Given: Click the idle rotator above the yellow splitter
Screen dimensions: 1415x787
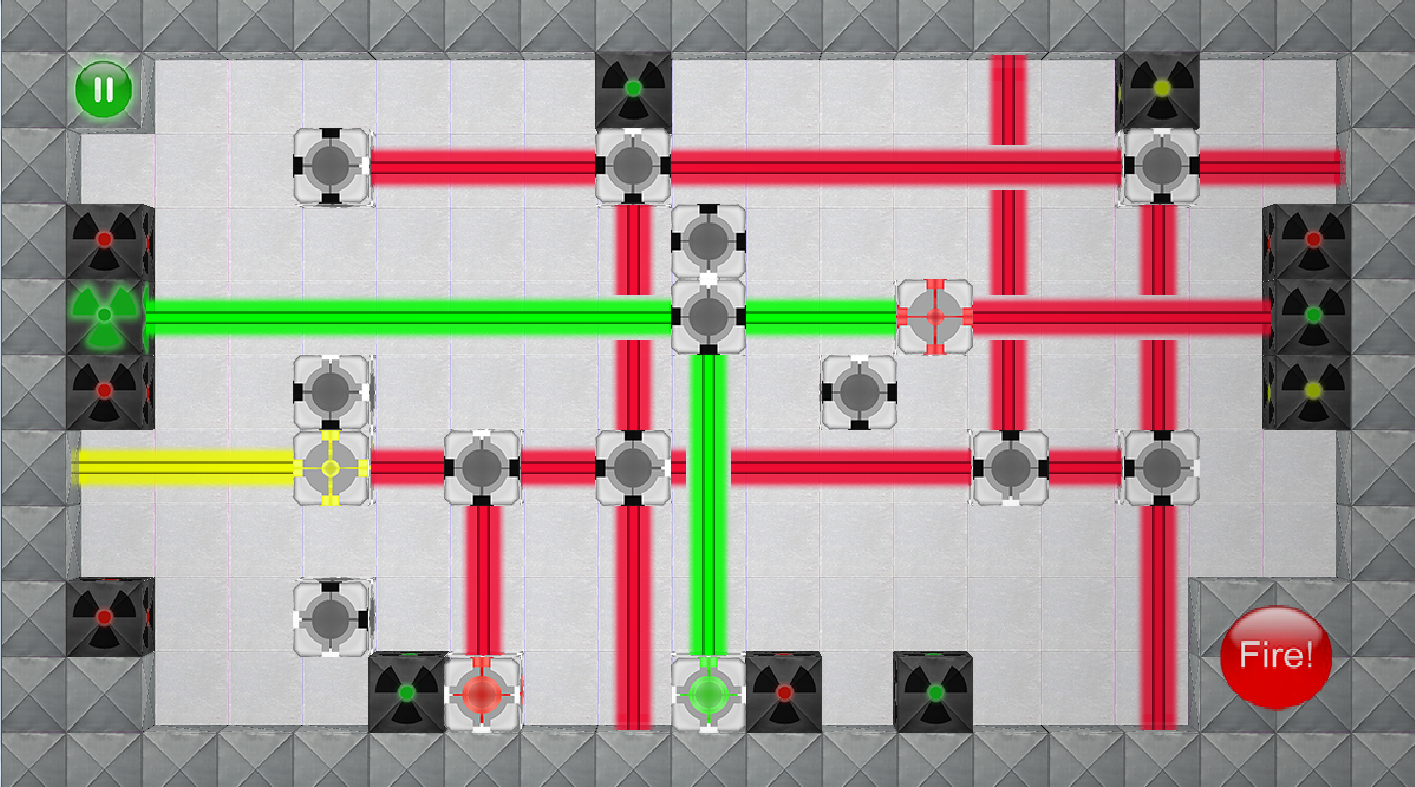Looking at the screenshot, I should pos(331,392).
